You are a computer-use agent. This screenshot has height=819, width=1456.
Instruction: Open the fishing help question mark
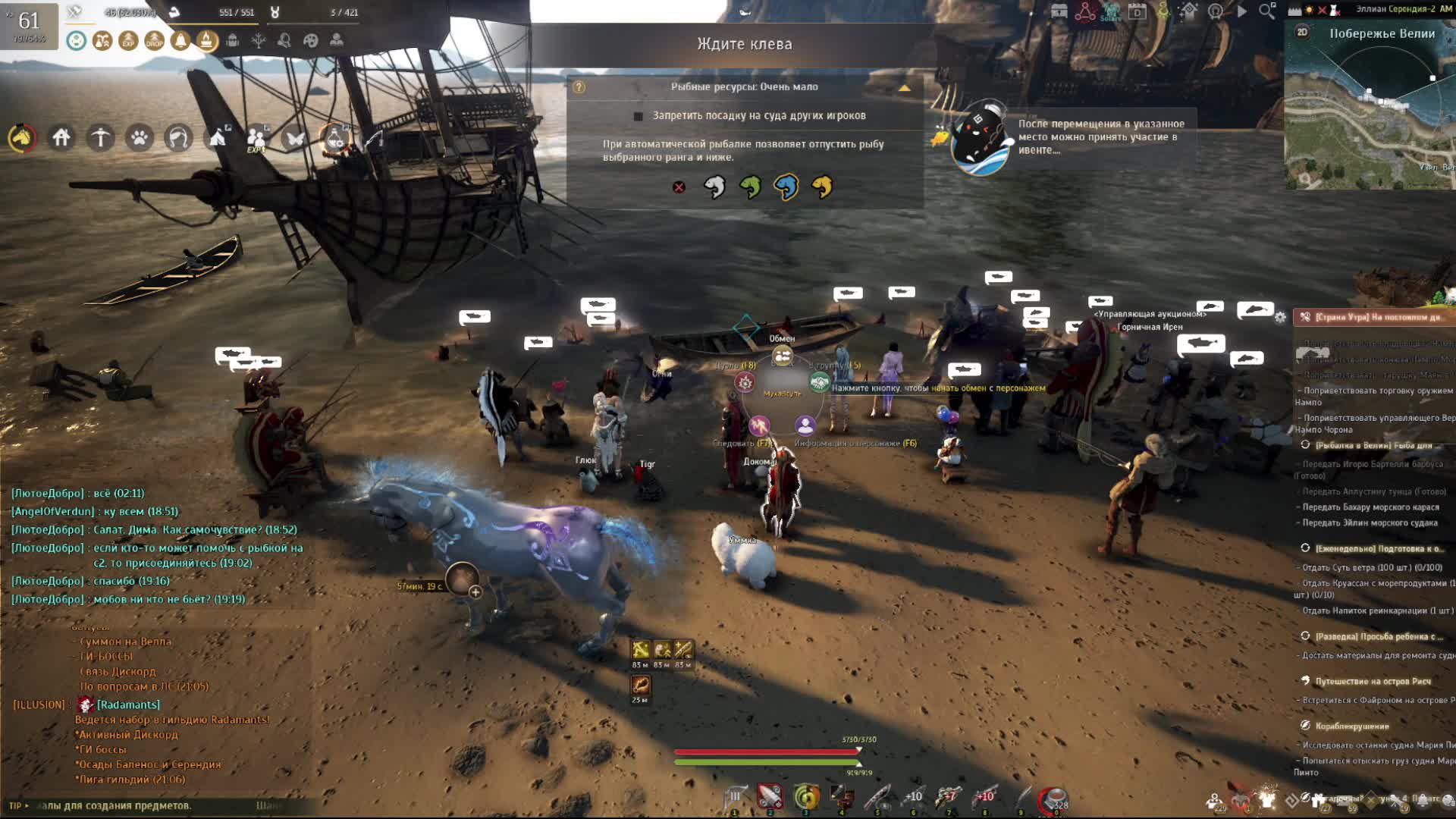tap(579, 87)
